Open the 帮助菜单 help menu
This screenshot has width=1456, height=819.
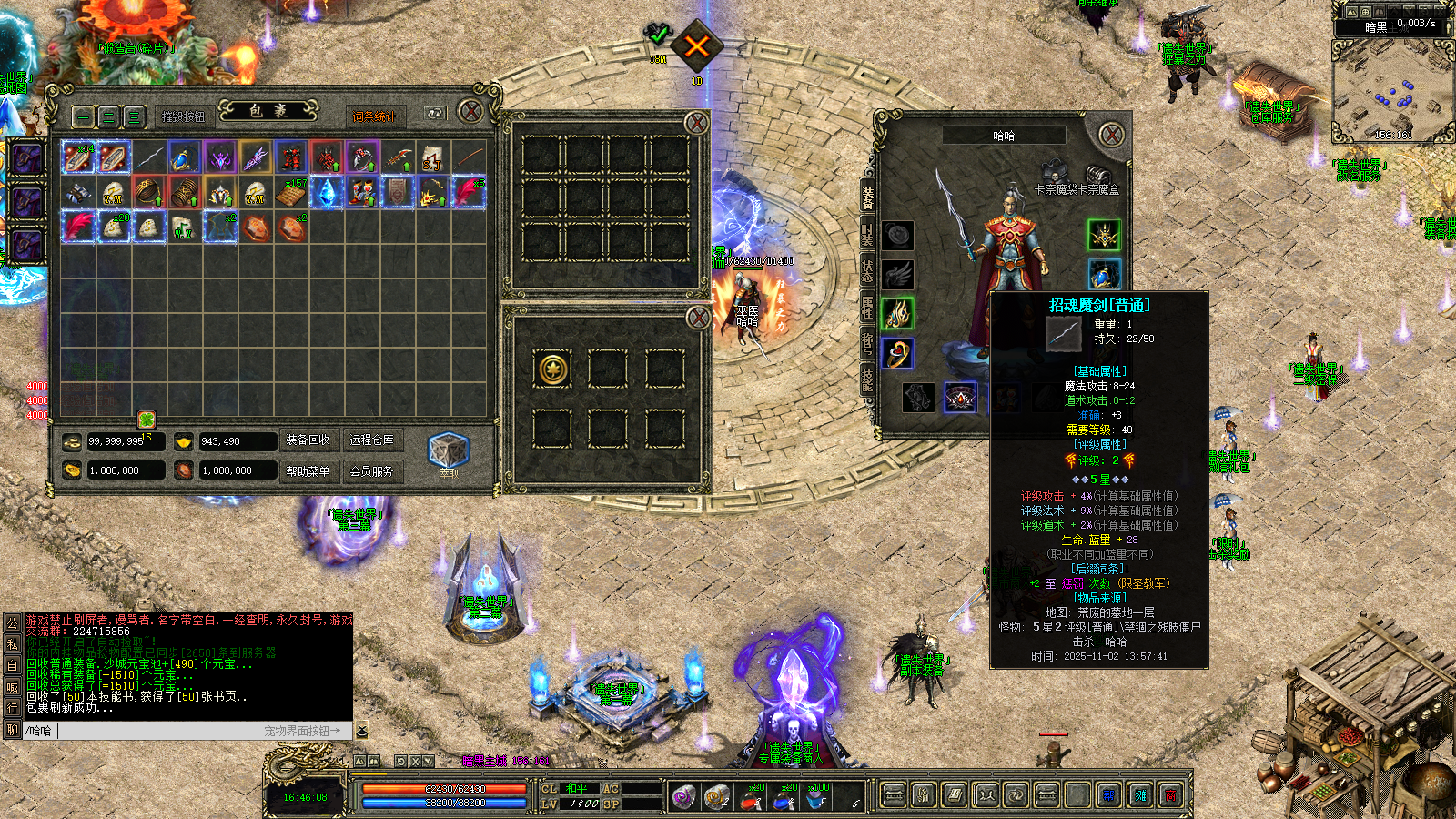click(x=308, y=471)
